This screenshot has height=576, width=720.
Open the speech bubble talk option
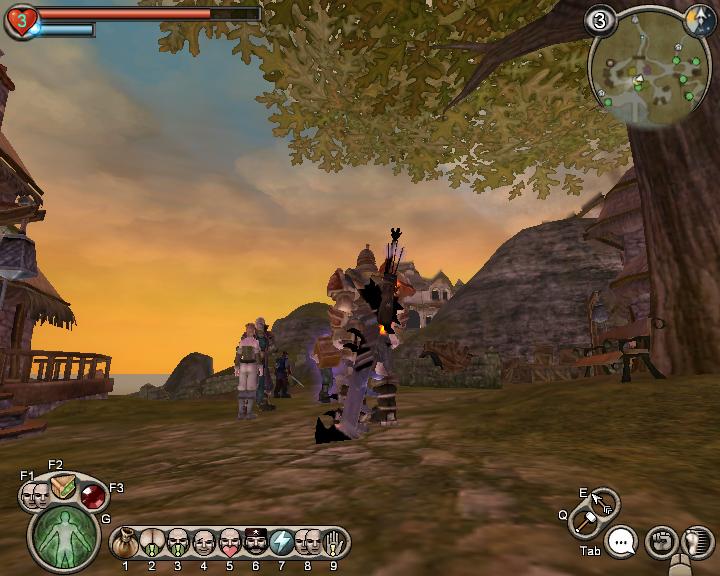(x=622, y=543)
